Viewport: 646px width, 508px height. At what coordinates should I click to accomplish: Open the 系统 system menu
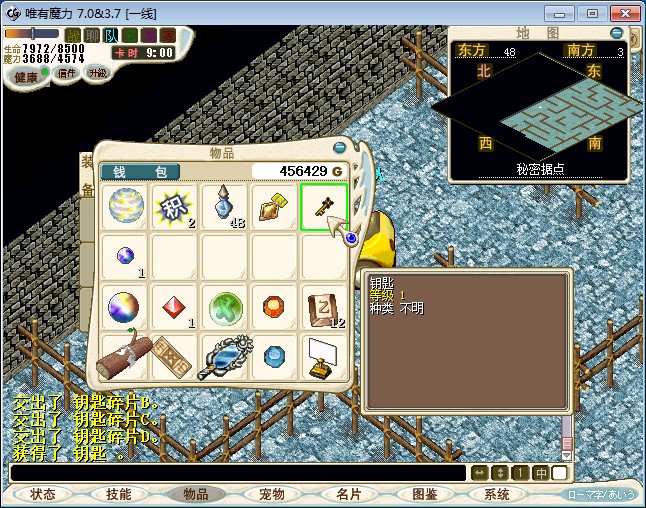click(497, 494)
